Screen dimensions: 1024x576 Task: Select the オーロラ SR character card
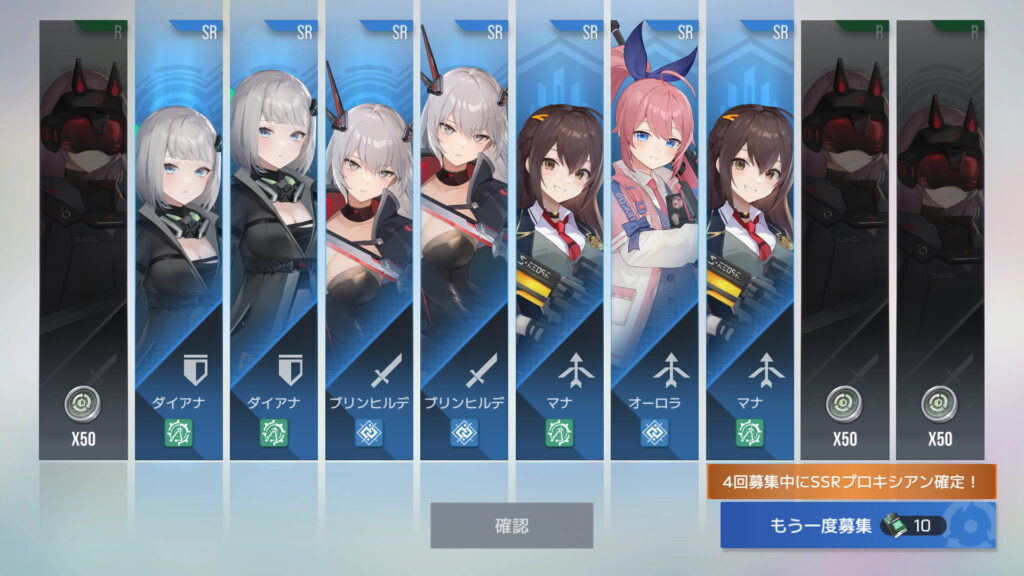(x=656, y=240)
